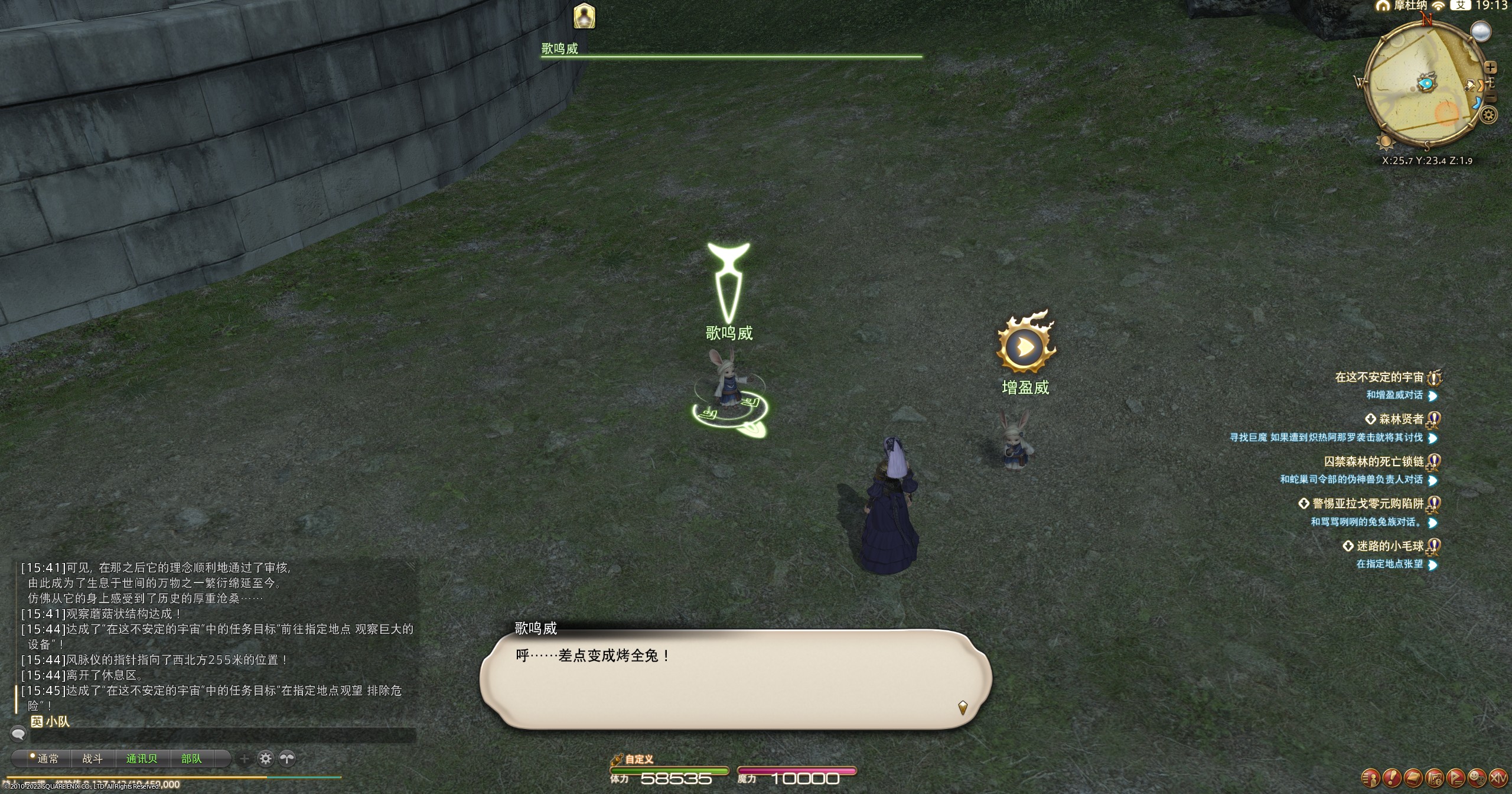Image resolution: width=1512 pixels, height=794 pixels.
Task: Open the 迷路的小毛球 quest entry
Action: tap(1390, 546)
